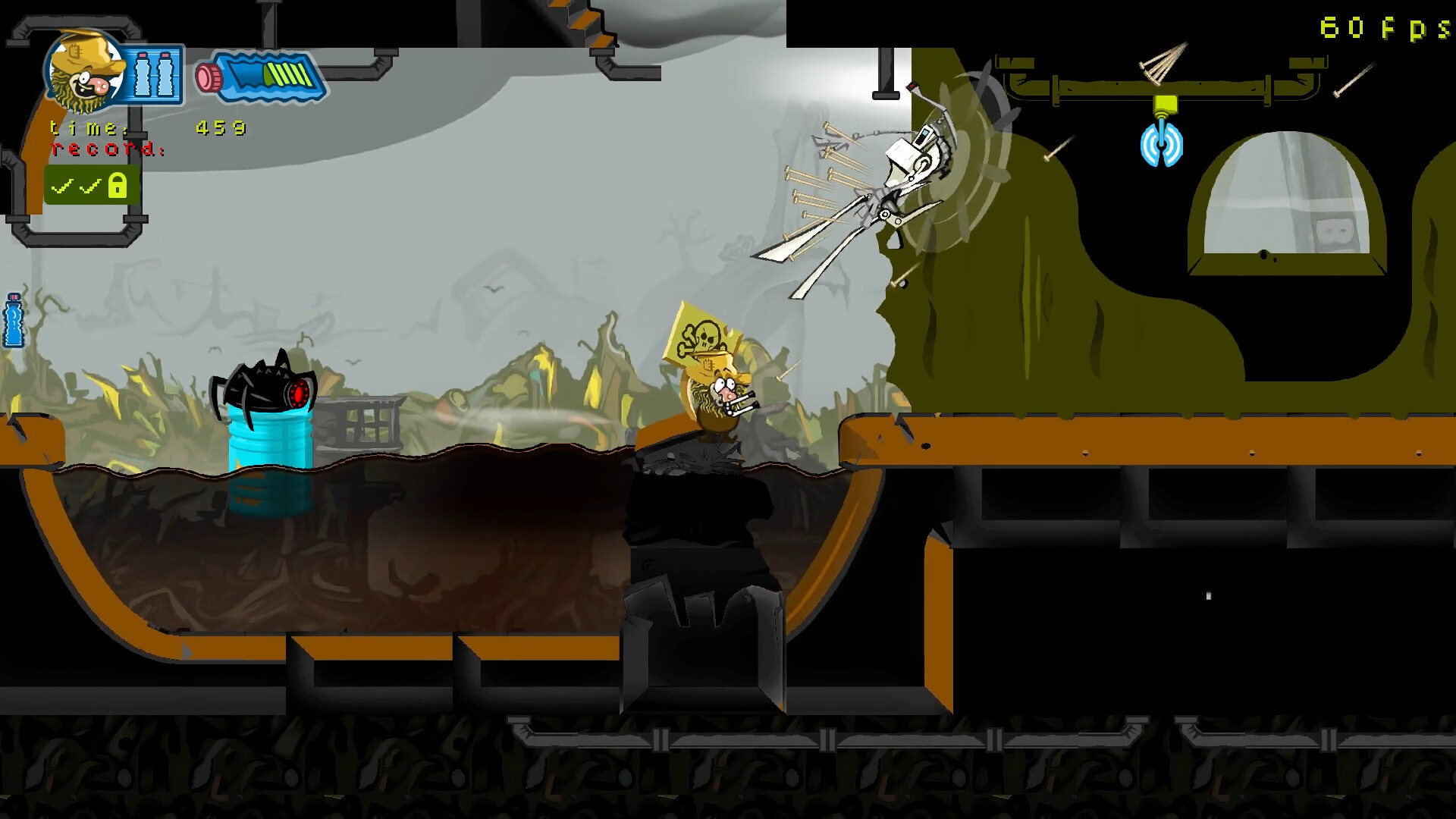Image resolution: width=1456 pixels, height=819 pixels.
Task: Expand the time label in the HUD
Action: pyautogui.click(x=86, y=129)
